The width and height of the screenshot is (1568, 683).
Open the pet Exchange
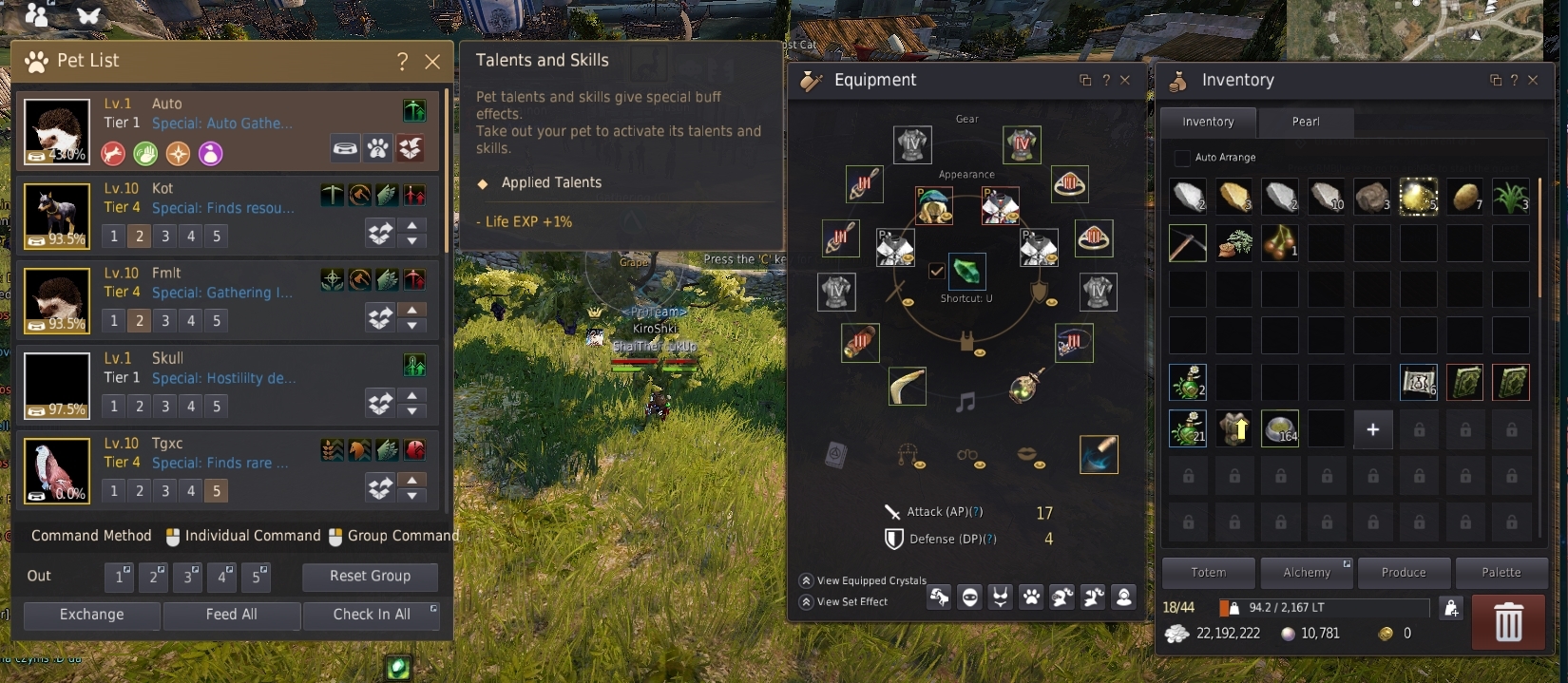tap(91, 615)
